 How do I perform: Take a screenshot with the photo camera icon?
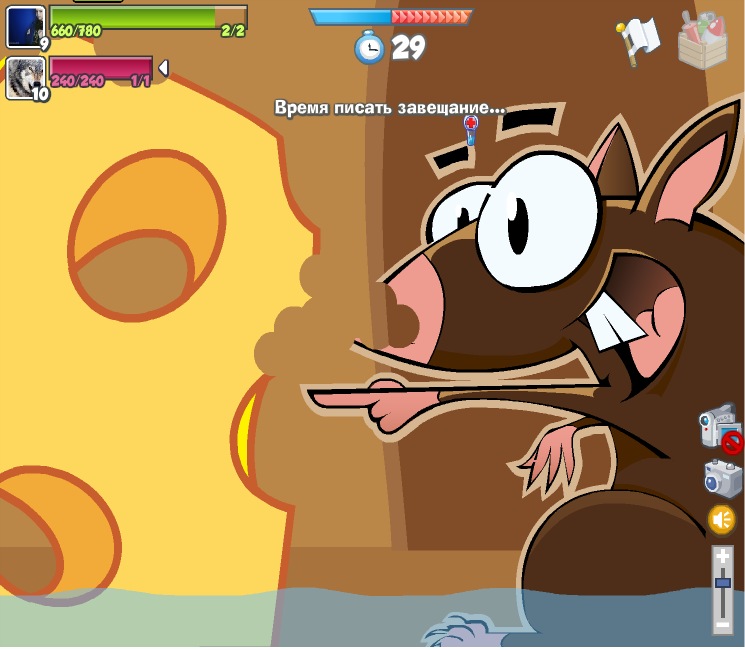[721, 478]
